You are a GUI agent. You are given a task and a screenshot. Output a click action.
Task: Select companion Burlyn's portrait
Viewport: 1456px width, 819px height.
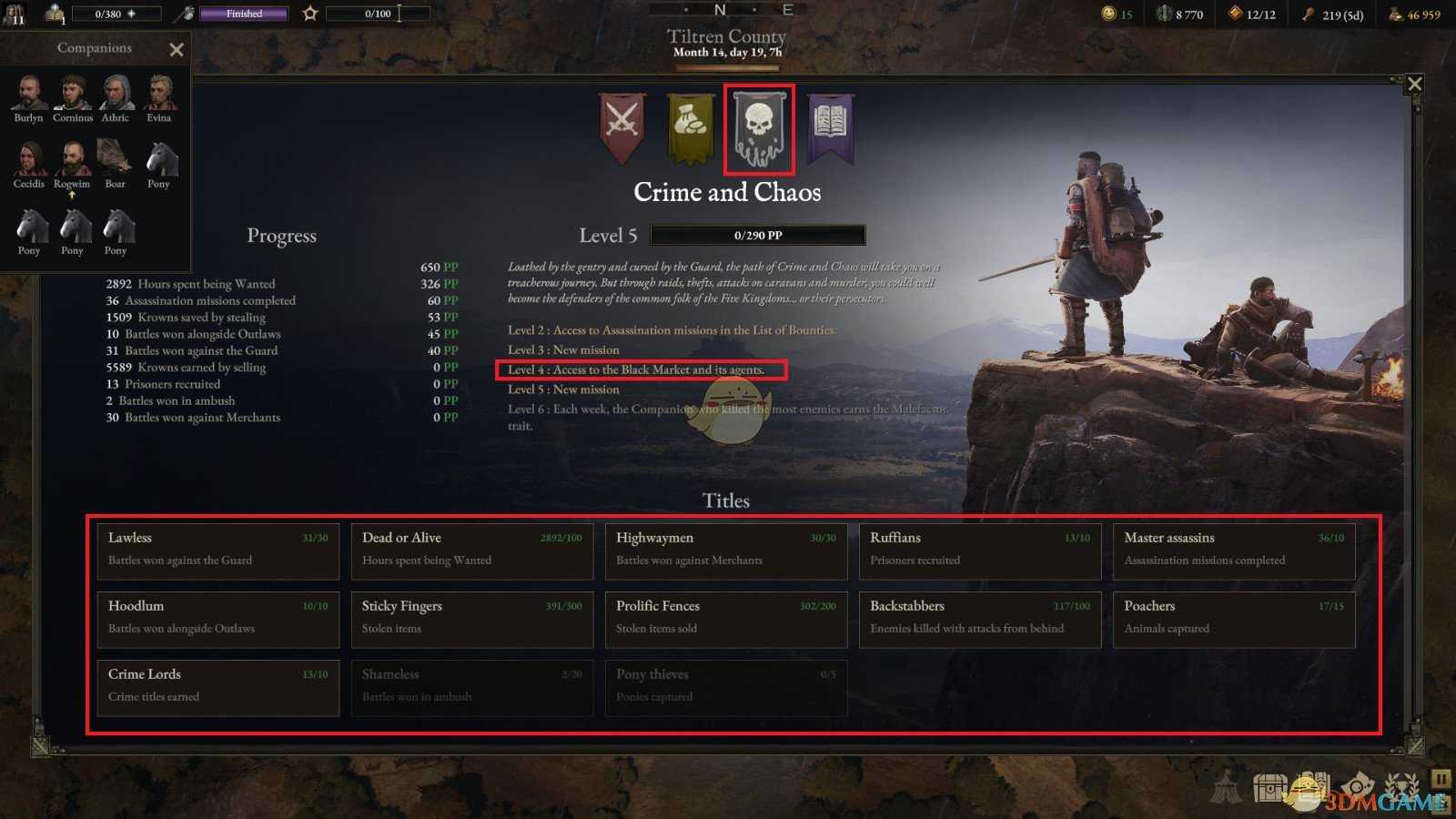28,91
